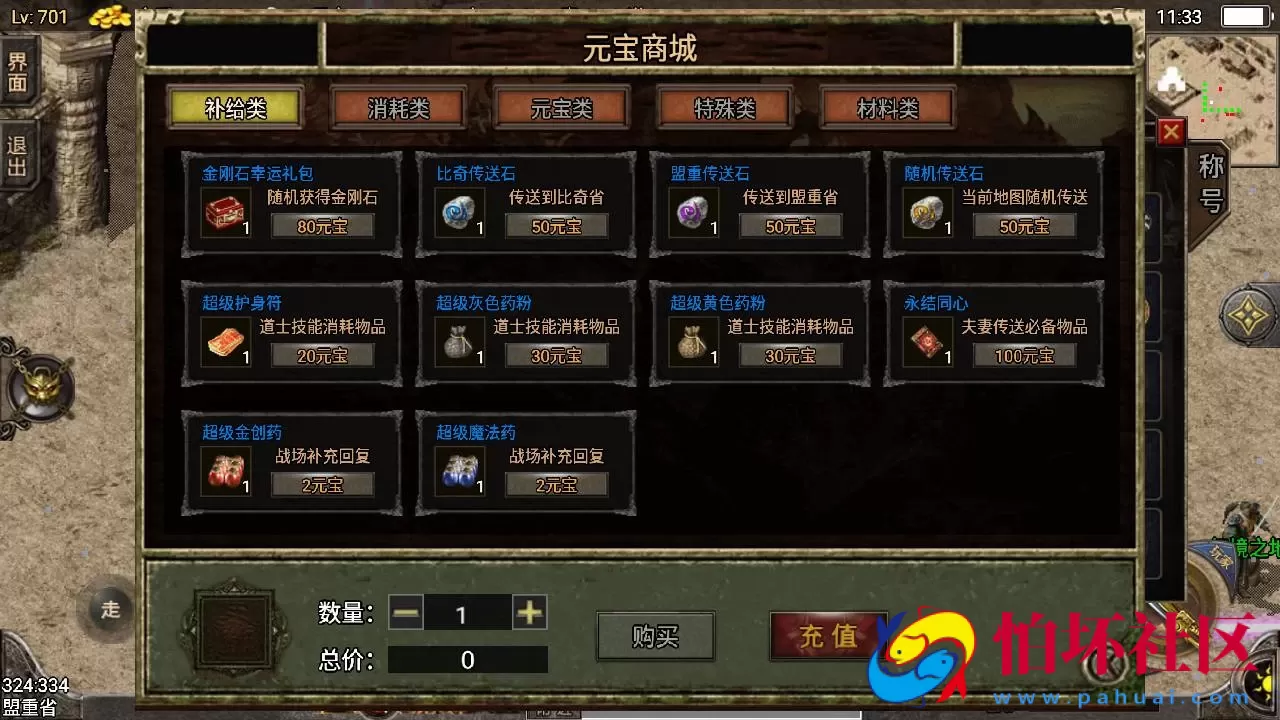Increase quantity with the plus button
Image resolution: width=1280 pixels, height=720 pixels.
point(532,613)
